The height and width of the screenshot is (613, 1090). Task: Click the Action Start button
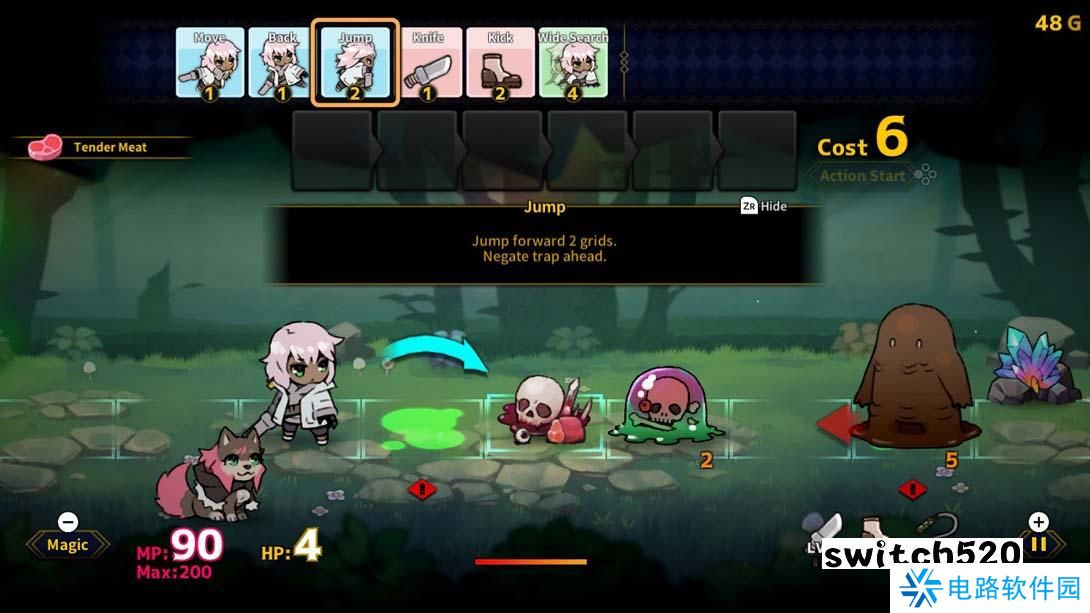click(863, 176)
